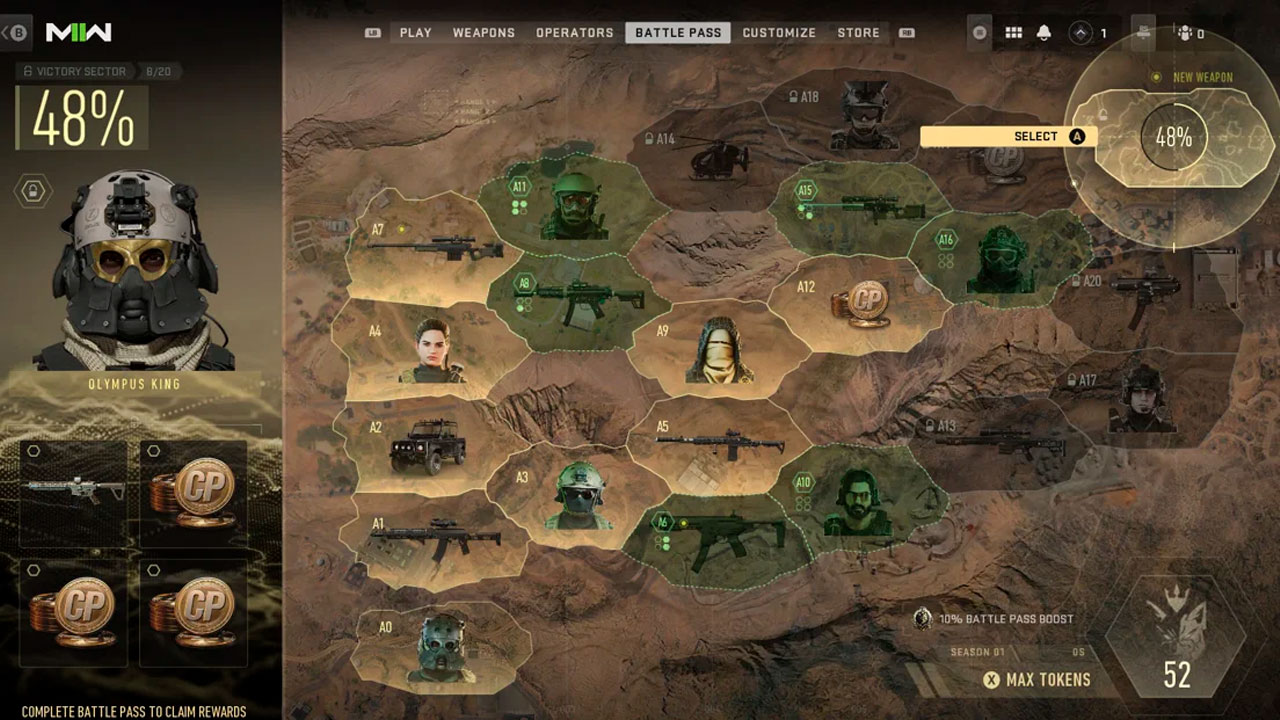Screen dimensions: 1280x720
Task: Open the Play tab
Action: [x=415, y=33]
